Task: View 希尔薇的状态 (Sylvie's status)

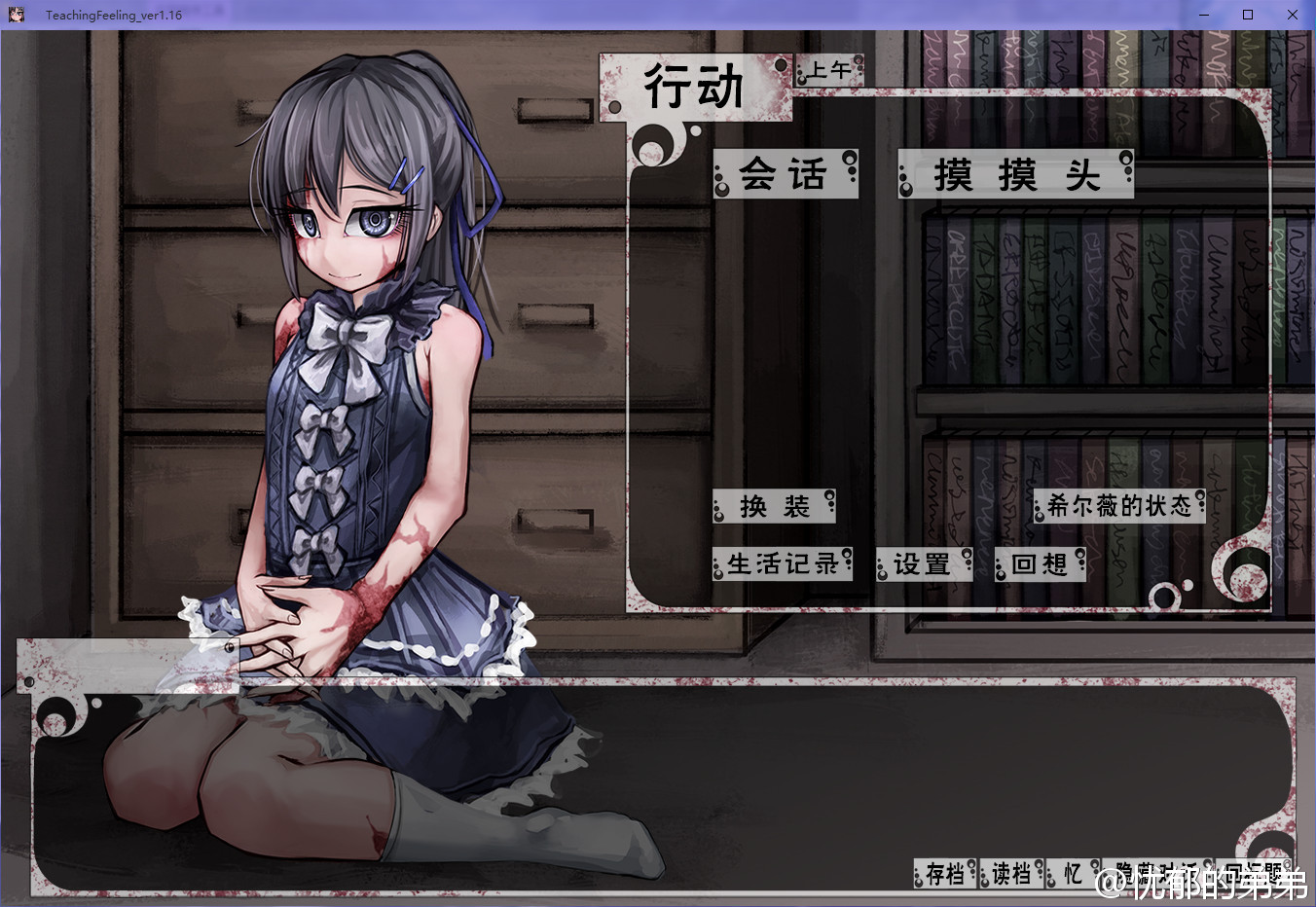Action: 1119,506
